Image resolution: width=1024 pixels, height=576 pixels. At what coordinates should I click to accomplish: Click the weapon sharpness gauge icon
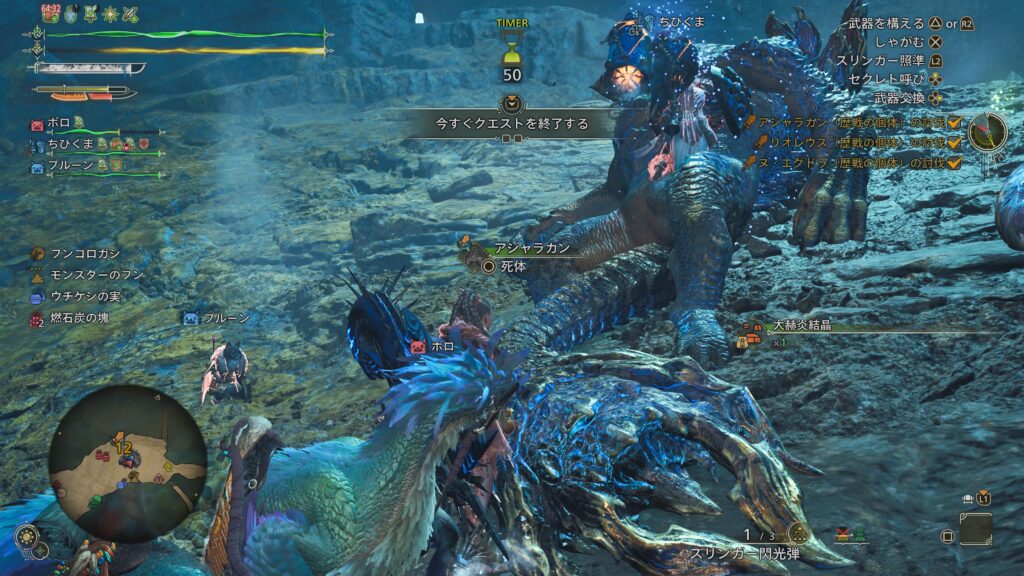pos(90,69)
